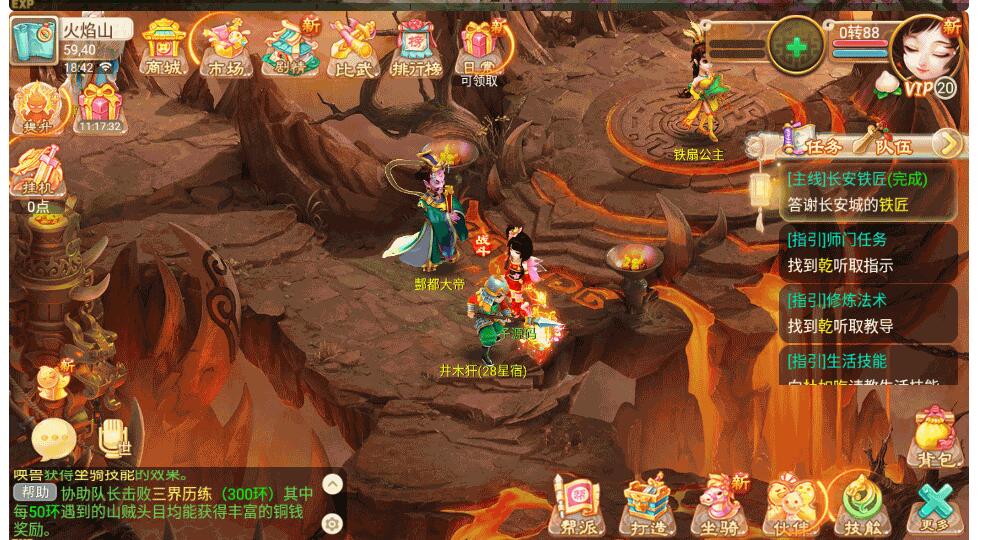
Task: Toggle 挂机 auto-battle
Action: coord(38,174)
